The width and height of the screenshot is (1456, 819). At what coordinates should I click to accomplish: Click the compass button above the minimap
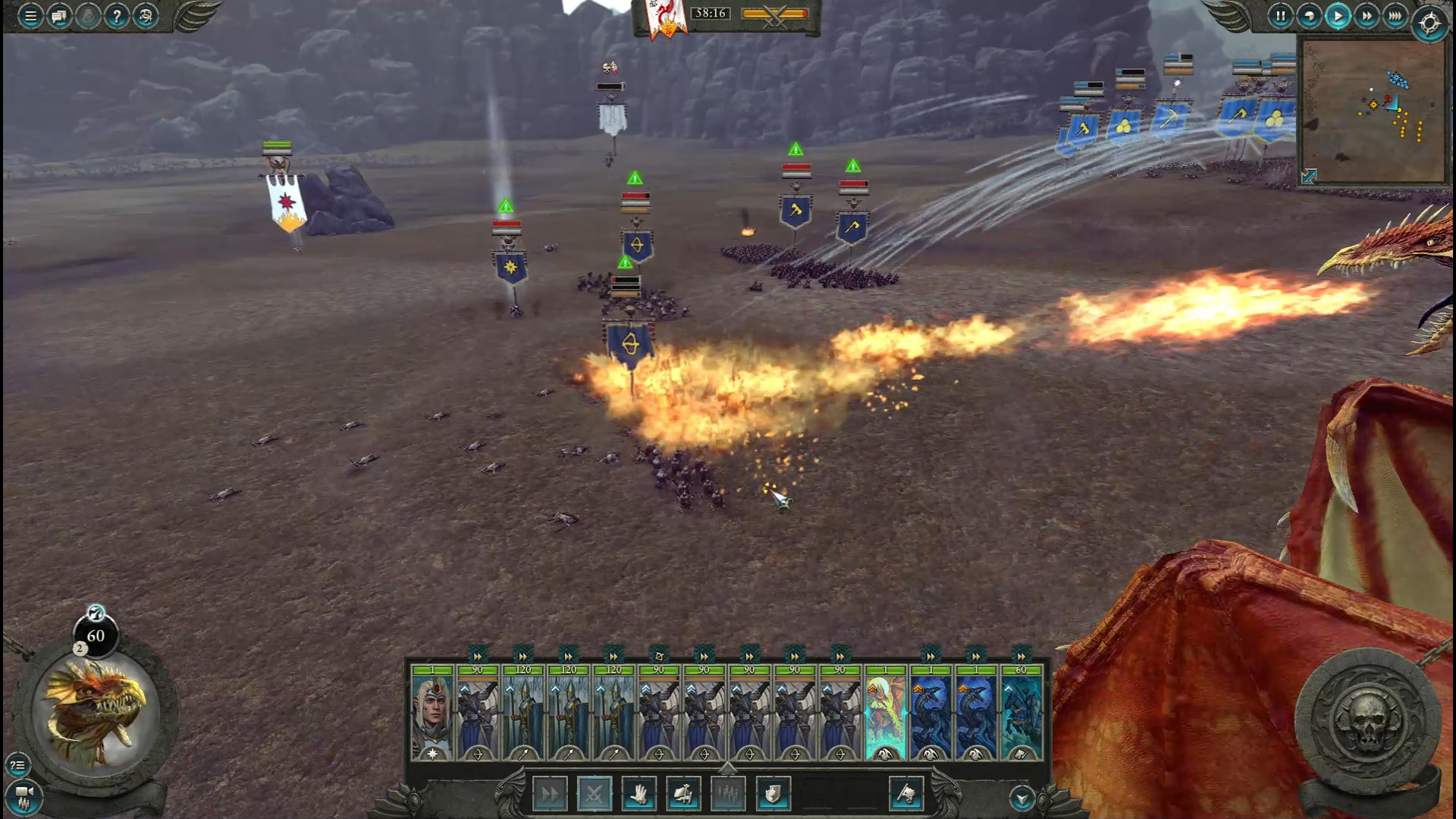pyautogui.click(x=1430, y=23)
